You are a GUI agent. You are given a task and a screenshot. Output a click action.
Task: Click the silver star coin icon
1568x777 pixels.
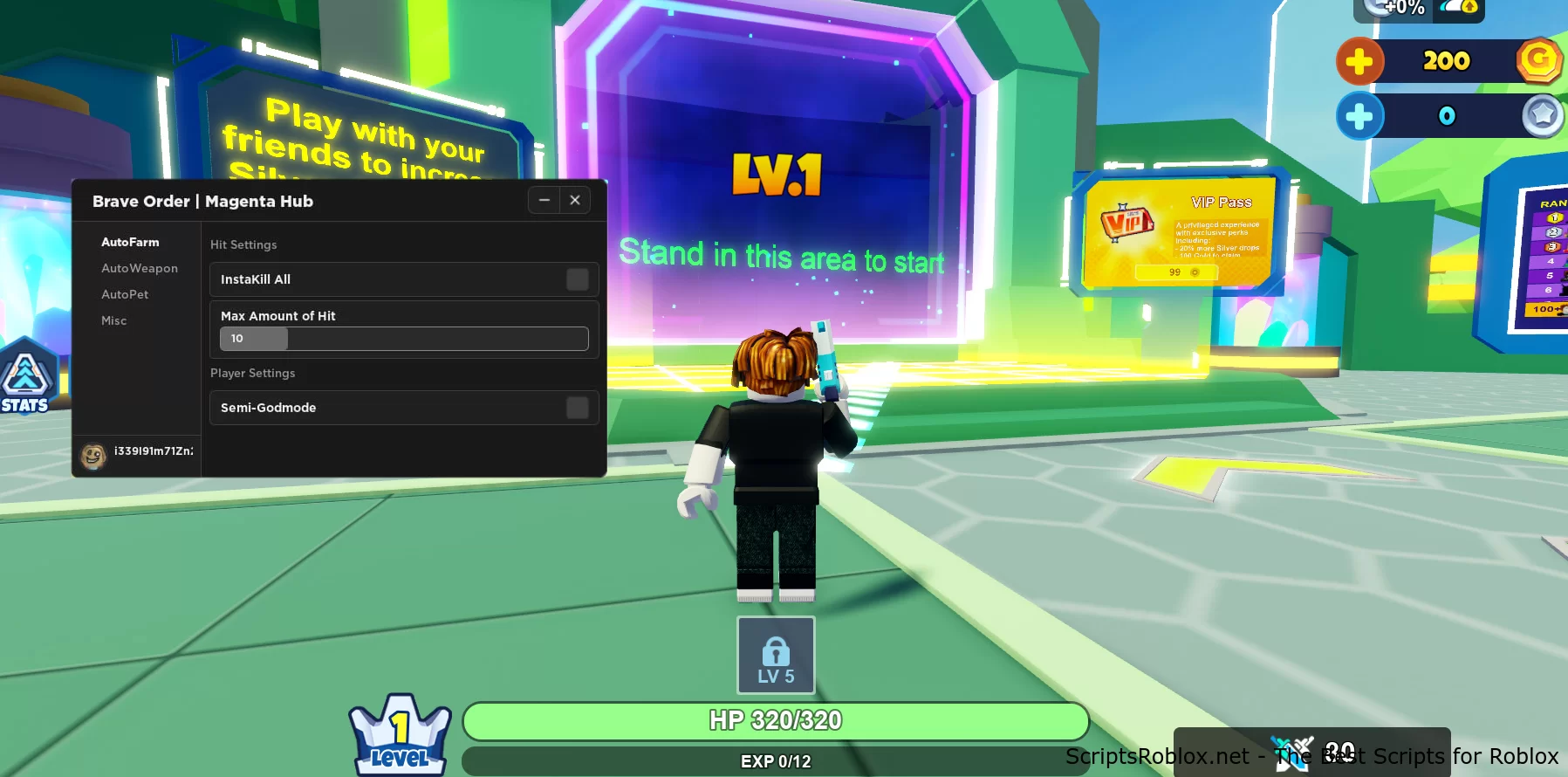(x=1538, y=114)
